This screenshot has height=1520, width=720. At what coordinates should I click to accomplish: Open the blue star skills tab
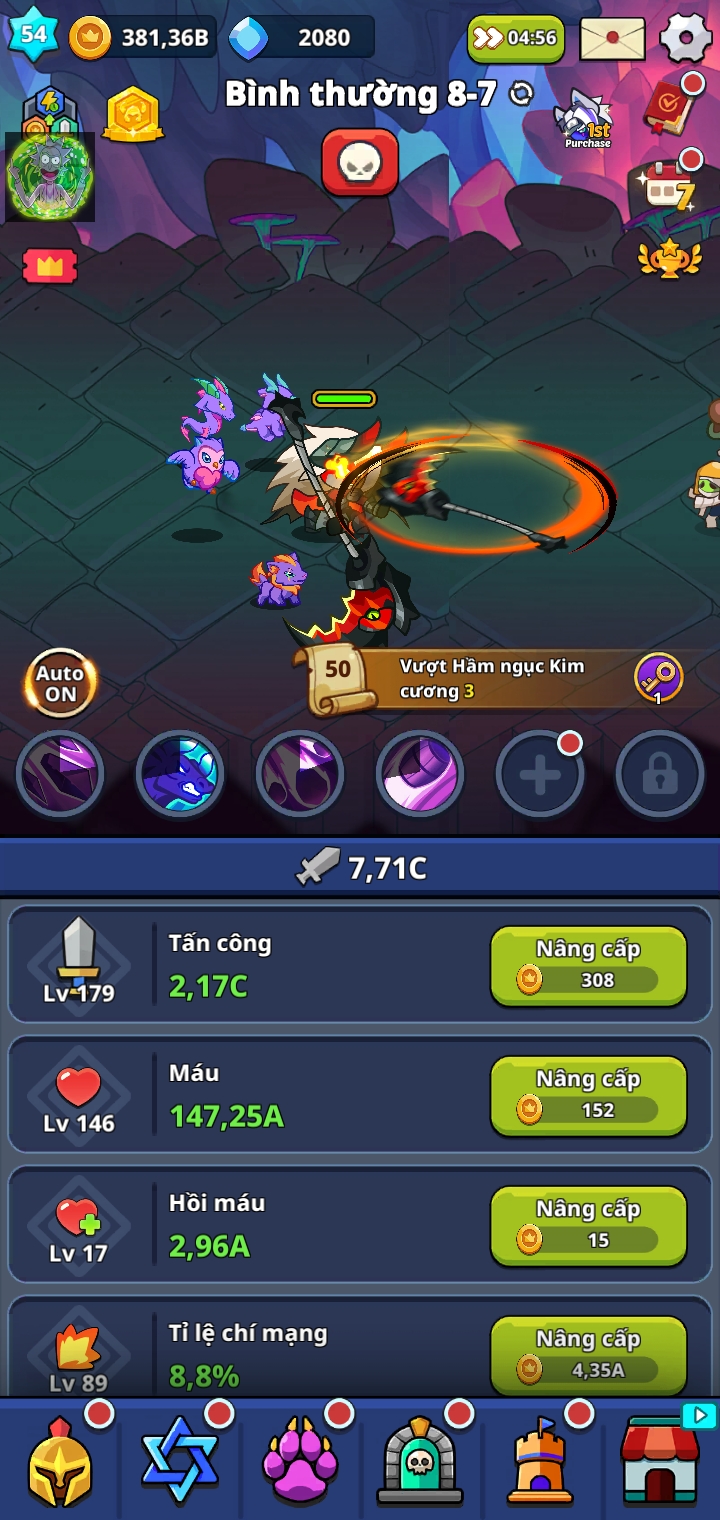pyautogui.click(x=180, y=1462)
